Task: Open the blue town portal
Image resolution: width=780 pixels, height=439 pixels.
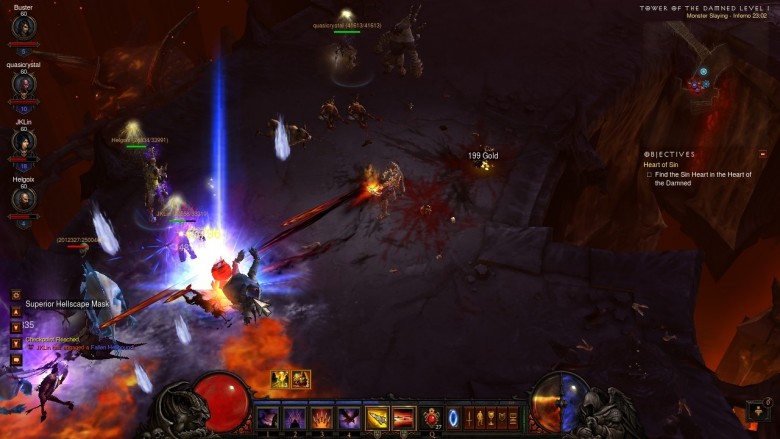Action: tap(453, 418)
